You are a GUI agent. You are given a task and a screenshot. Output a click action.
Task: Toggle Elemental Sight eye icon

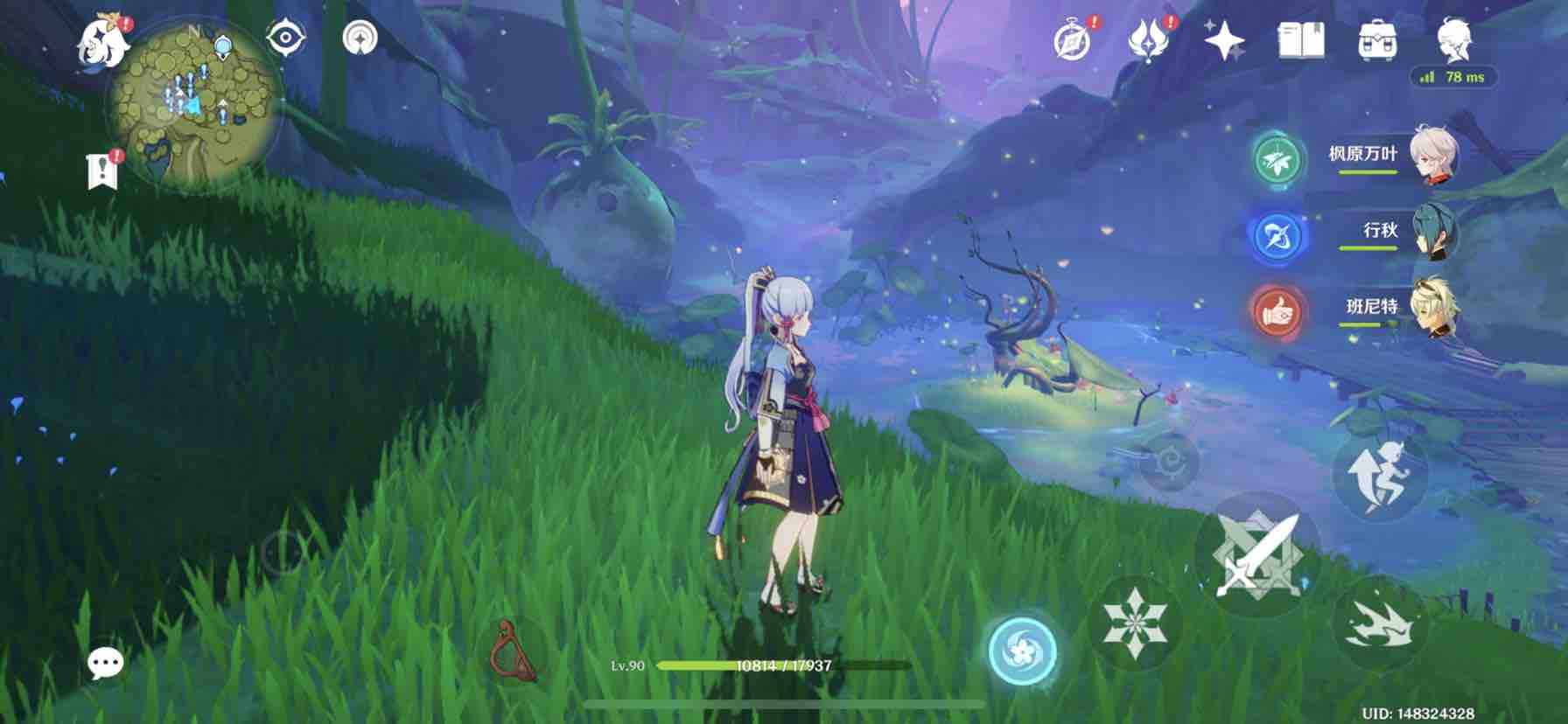point(285,38)
